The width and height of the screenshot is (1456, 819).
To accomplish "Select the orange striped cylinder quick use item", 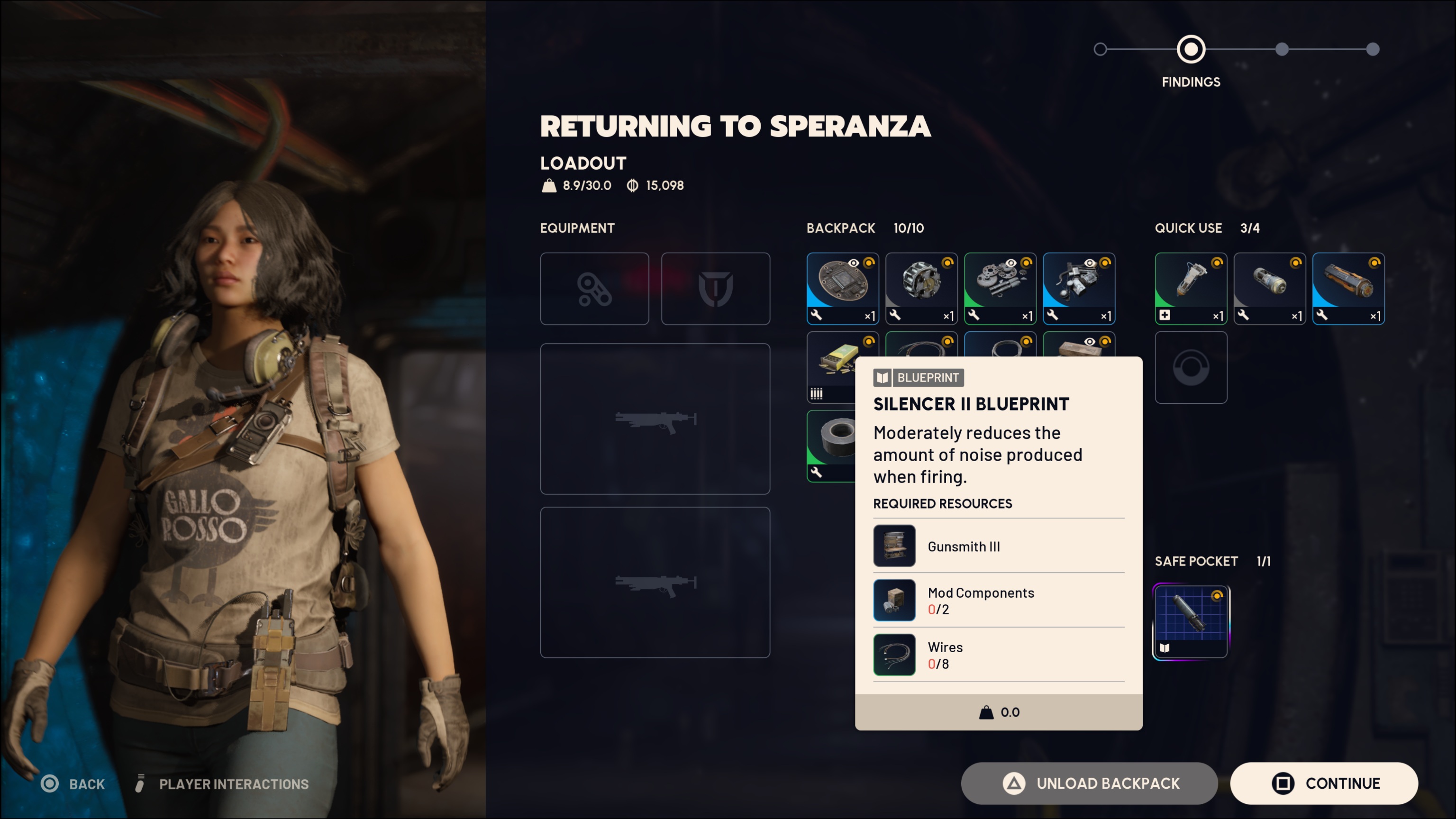I will (1348, 288).
